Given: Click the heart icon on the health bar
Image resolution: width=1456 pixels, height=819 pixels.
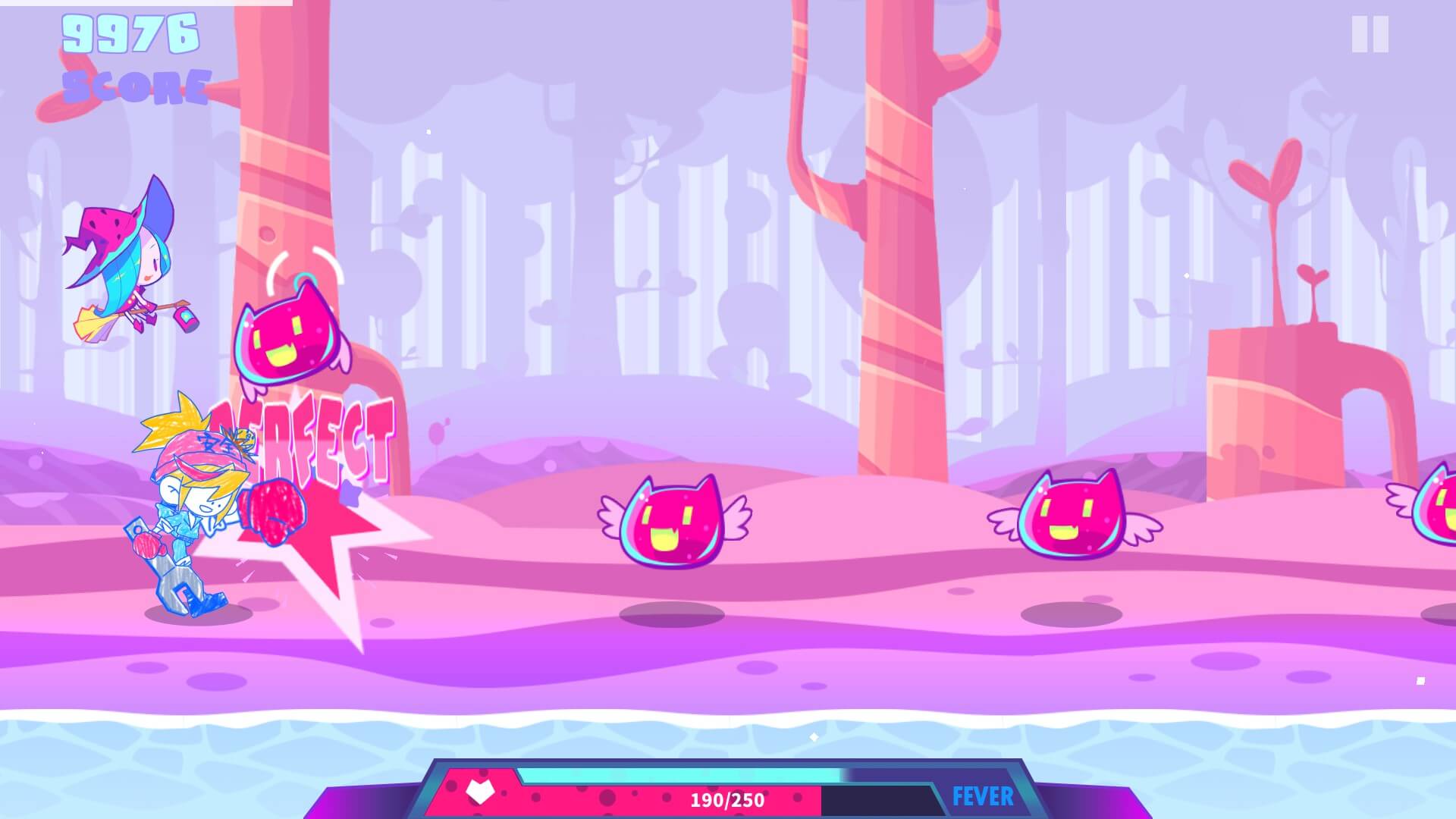Looking at the screenshot, I should pos(479,790).
